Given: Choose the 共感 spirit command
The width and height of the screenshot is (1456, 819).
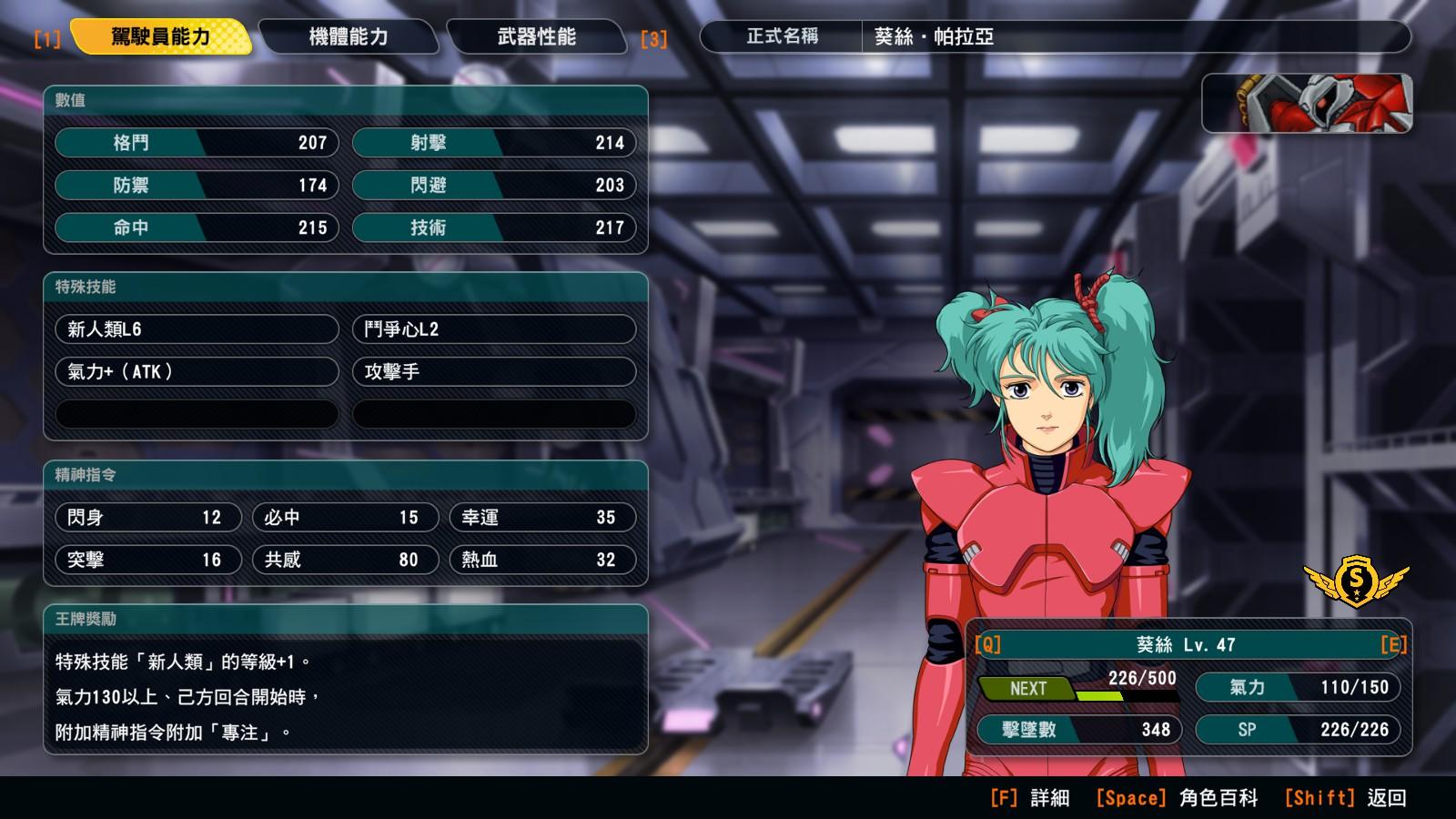Looking at the screenshot, I should pyautogui.click(x=345, y=560).
